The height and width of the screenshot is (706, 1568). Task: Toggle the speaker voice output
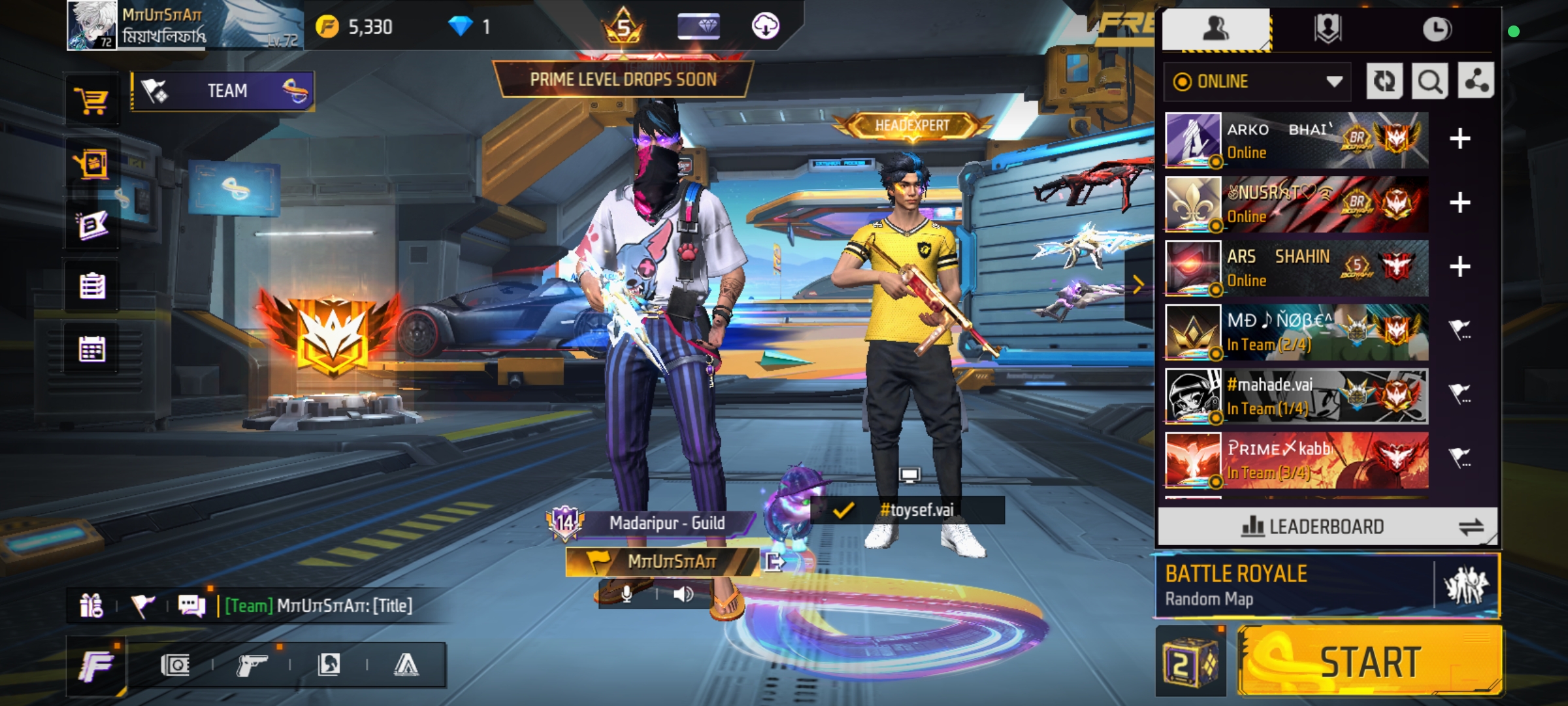[683, 594]
